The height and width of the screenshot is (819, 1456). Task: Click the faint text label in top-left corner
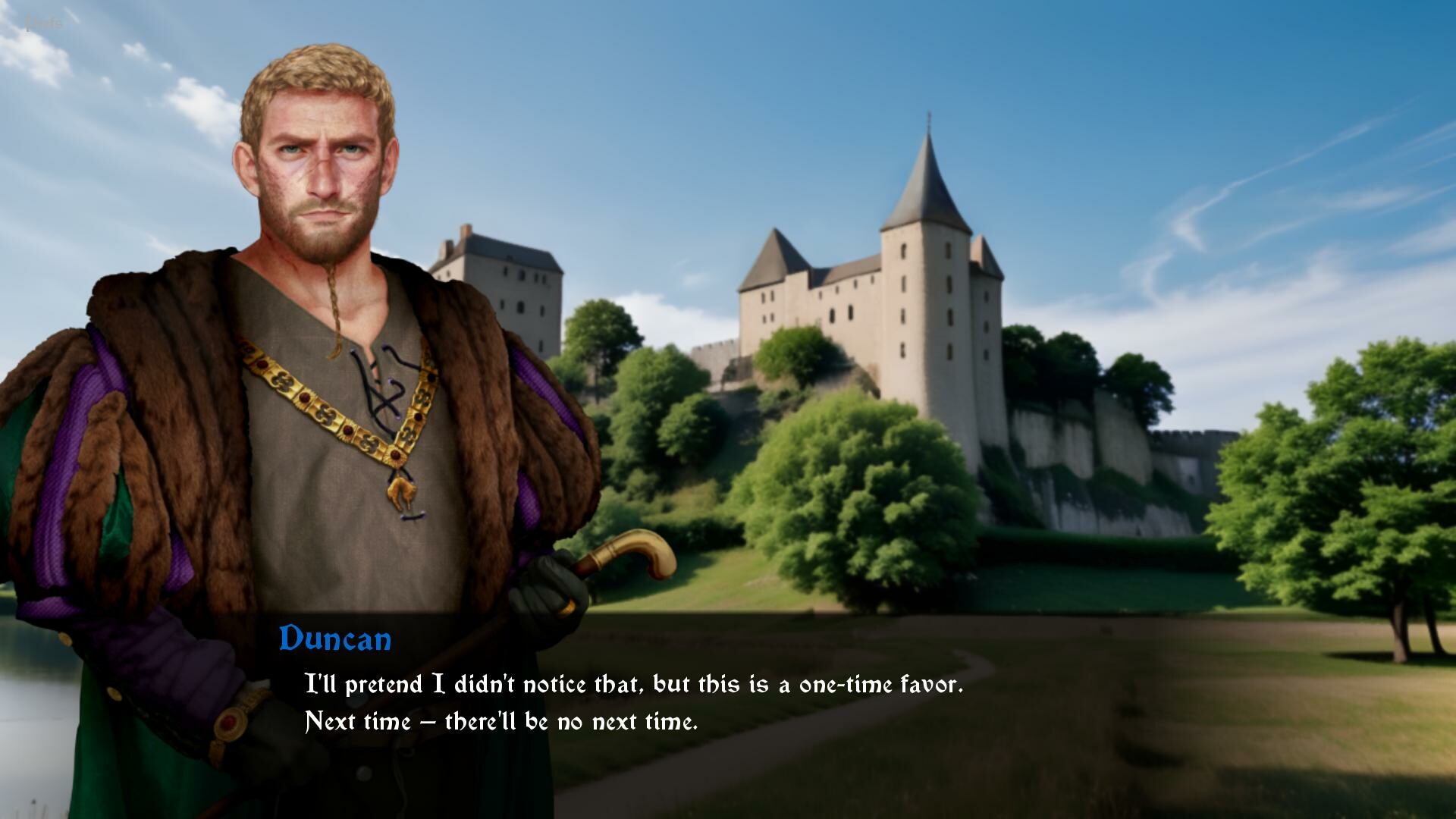pyautogui.click(x=45, y=21)
